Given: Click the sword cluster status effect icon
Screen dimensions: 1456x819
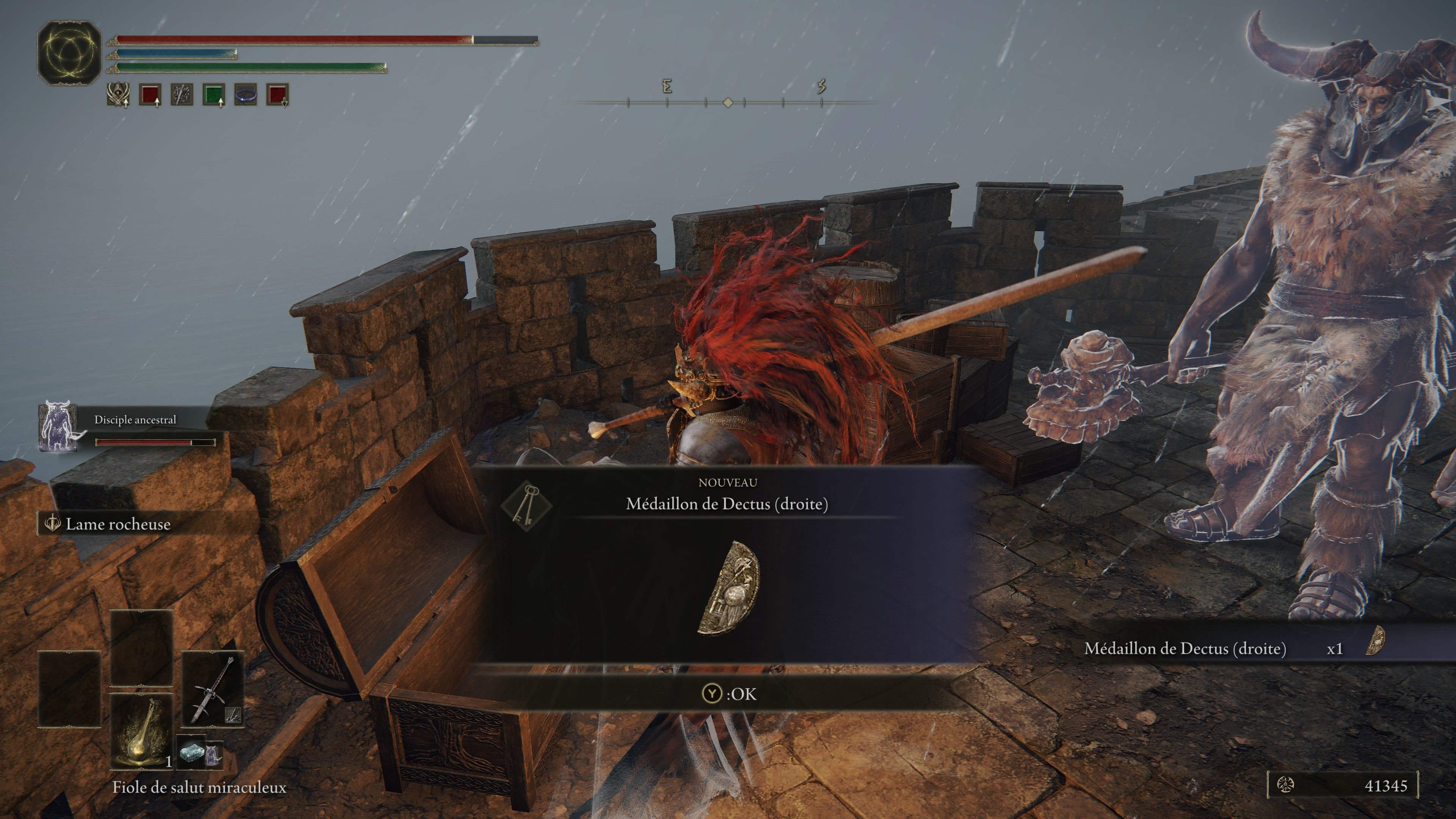Looking at the screenshot, I should pyautogui.click(x=182, y=94).
